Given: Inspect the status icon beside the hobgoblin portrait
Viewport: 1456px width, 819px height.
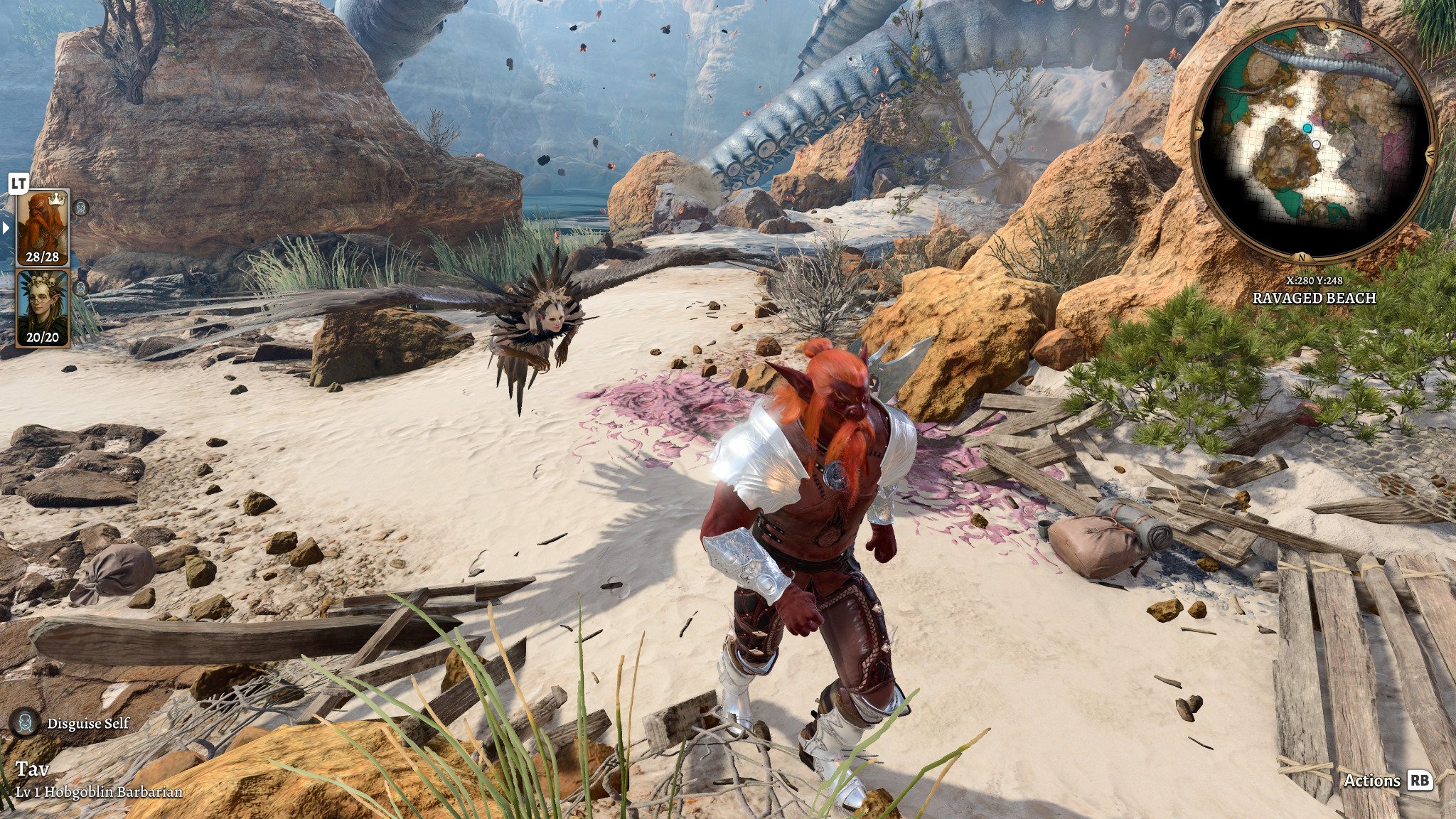Looking at the screenshot, I should (x=81, y=207).
